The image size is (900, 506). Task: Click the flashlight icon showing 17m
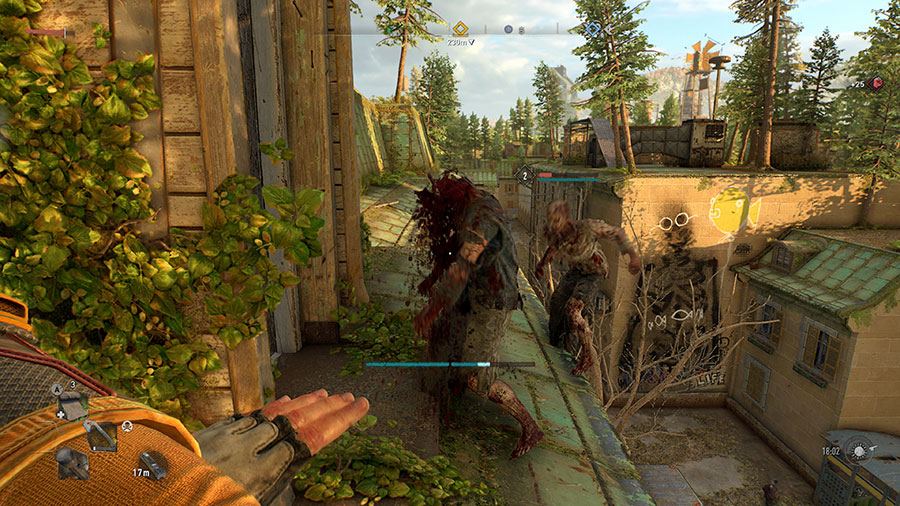(x=152, y=463)
